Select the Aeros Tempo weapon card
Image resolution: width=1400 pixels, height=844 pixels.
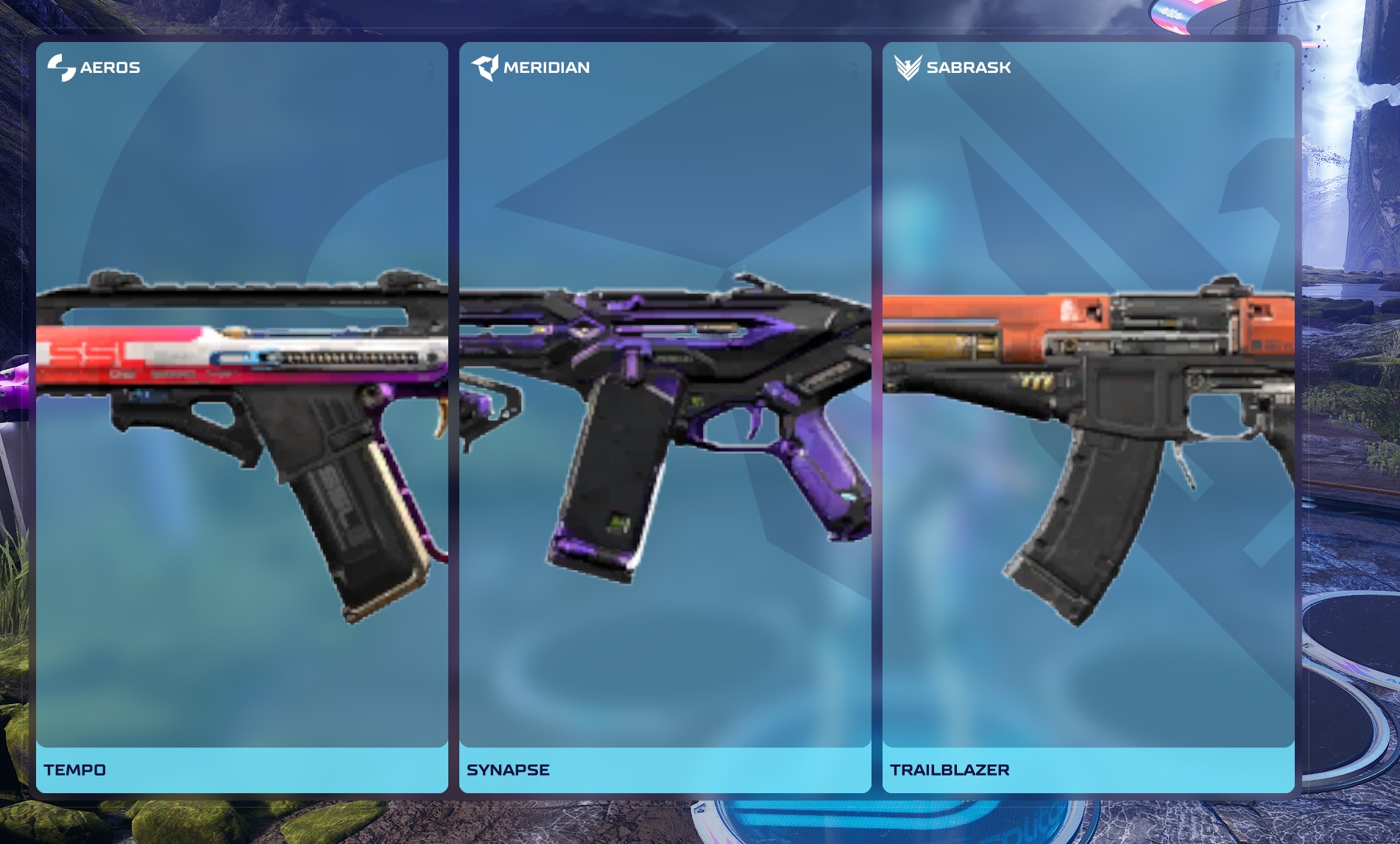point(241,417)
